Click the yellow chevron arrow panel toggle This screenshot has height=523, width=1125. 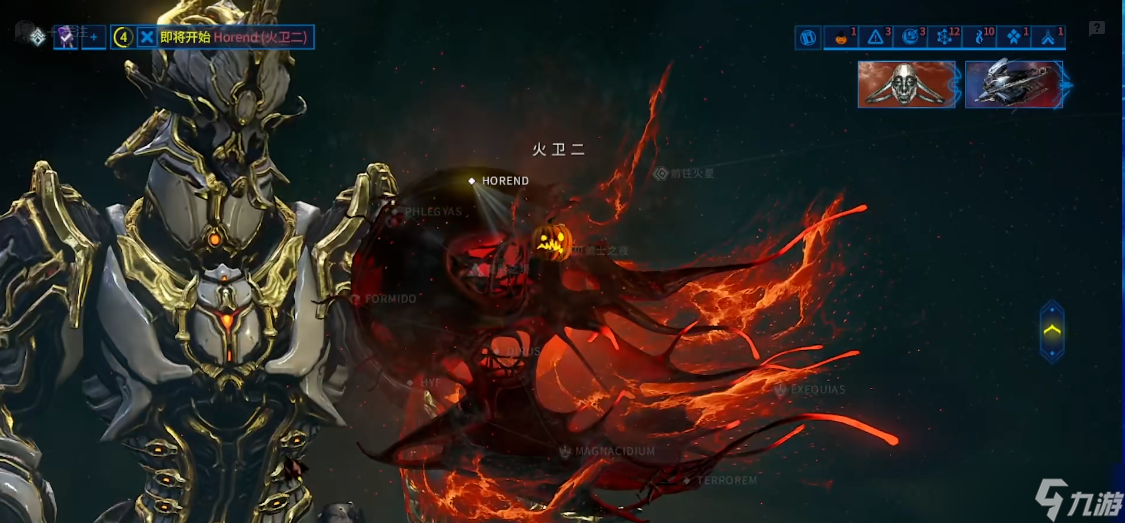pyautogui.click(x=1052, y=330)
